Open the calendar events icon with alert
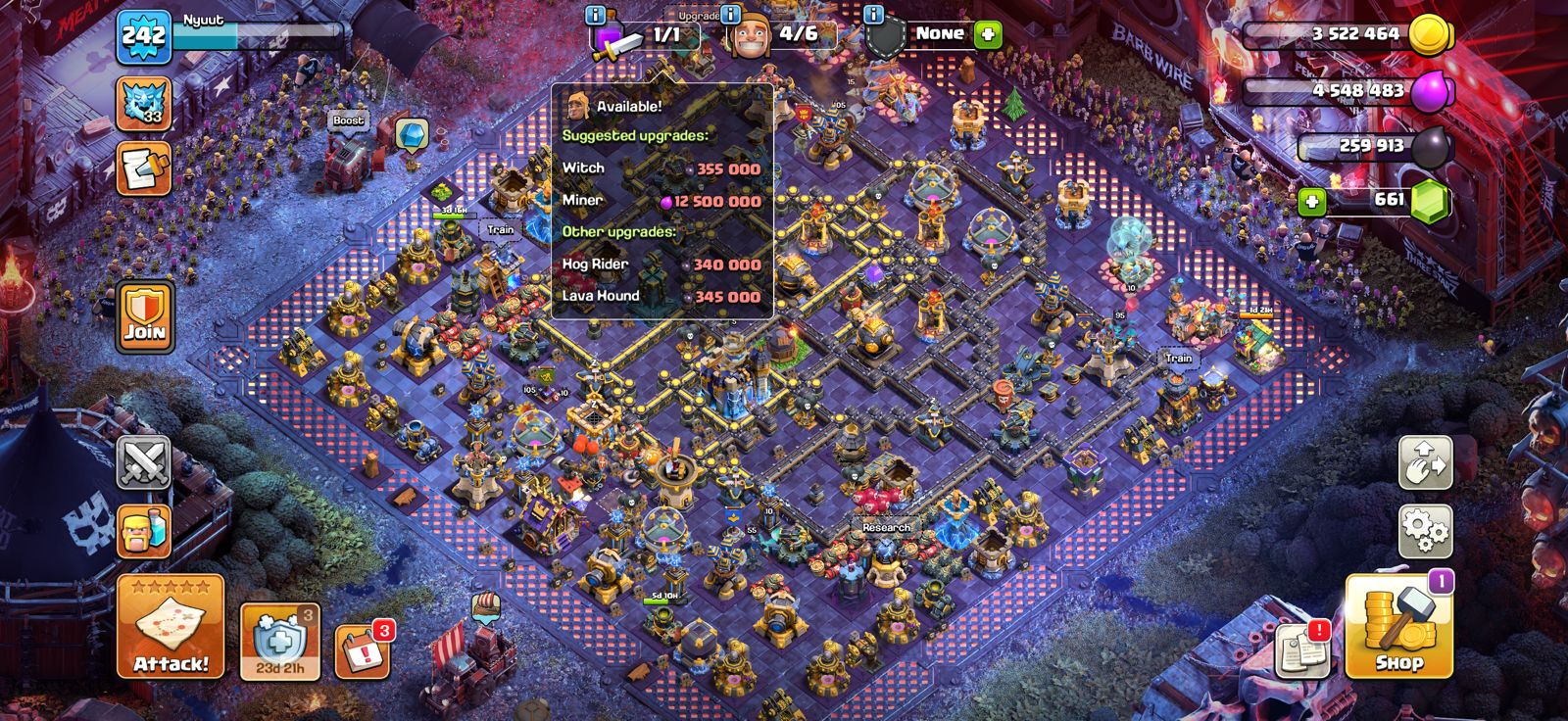Image resolution: width=1568 pixels, height=721 pixels. (362, 642)
